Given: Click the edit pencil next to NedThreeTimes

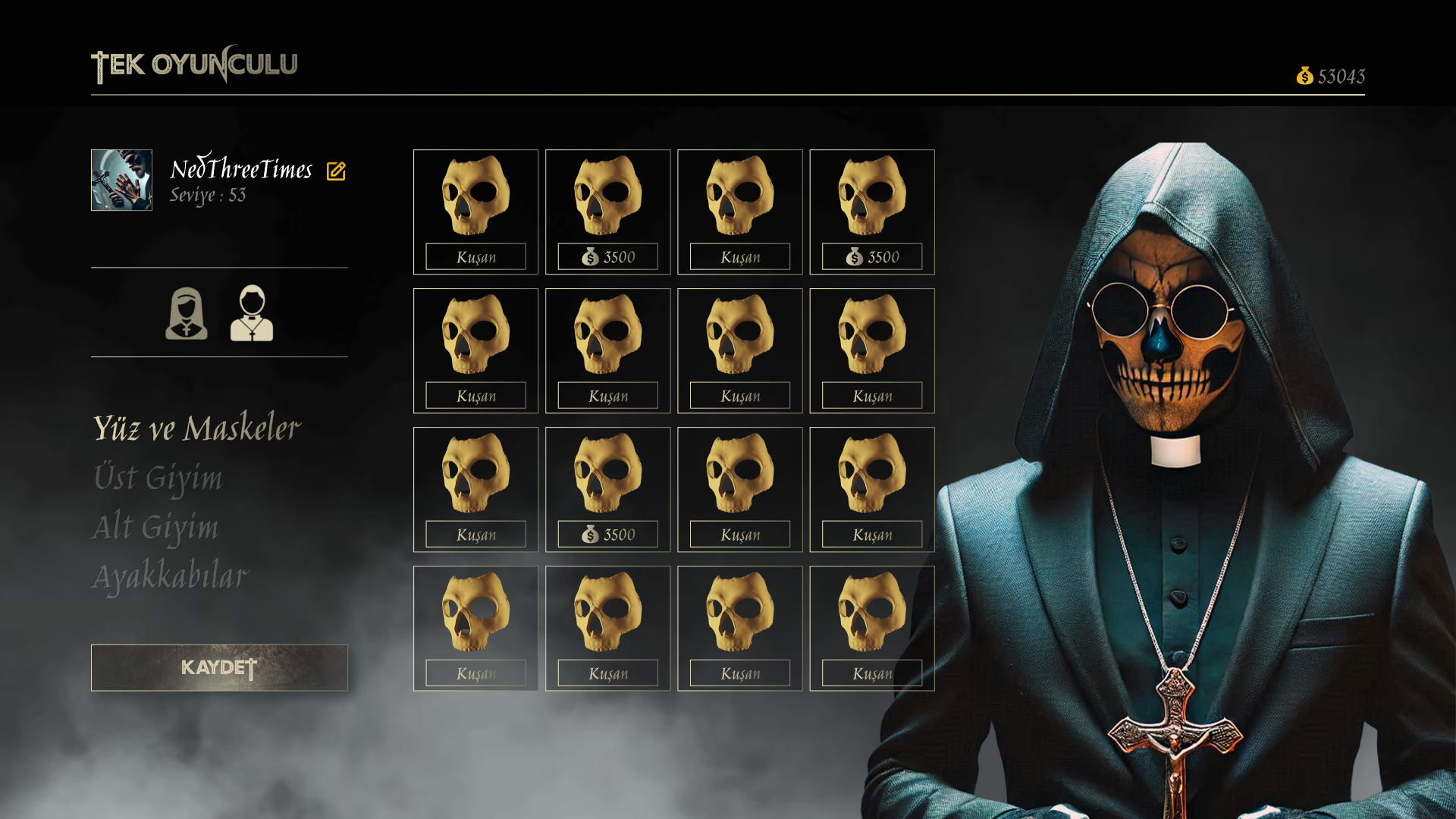Looking at the screenshot, I should click(336, 169).
